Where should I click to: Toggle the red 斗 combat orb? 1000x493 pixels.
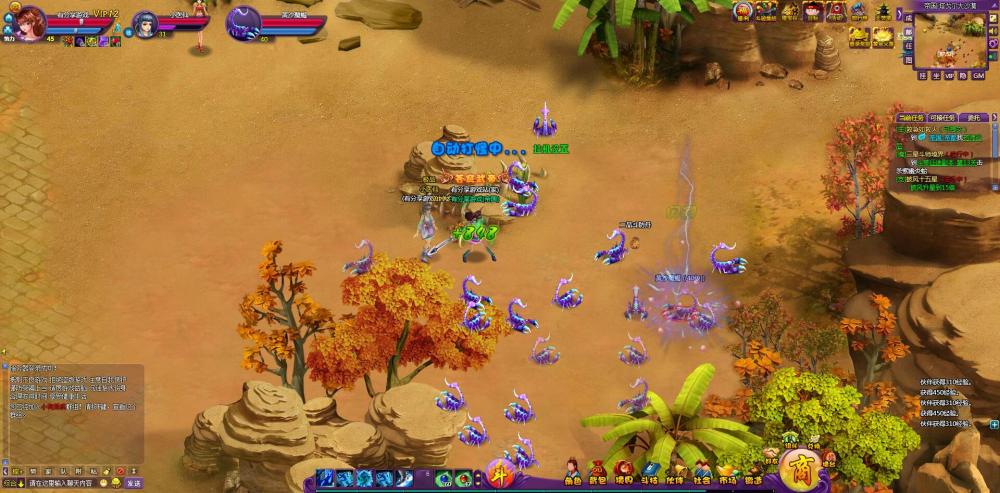point(498,475)
